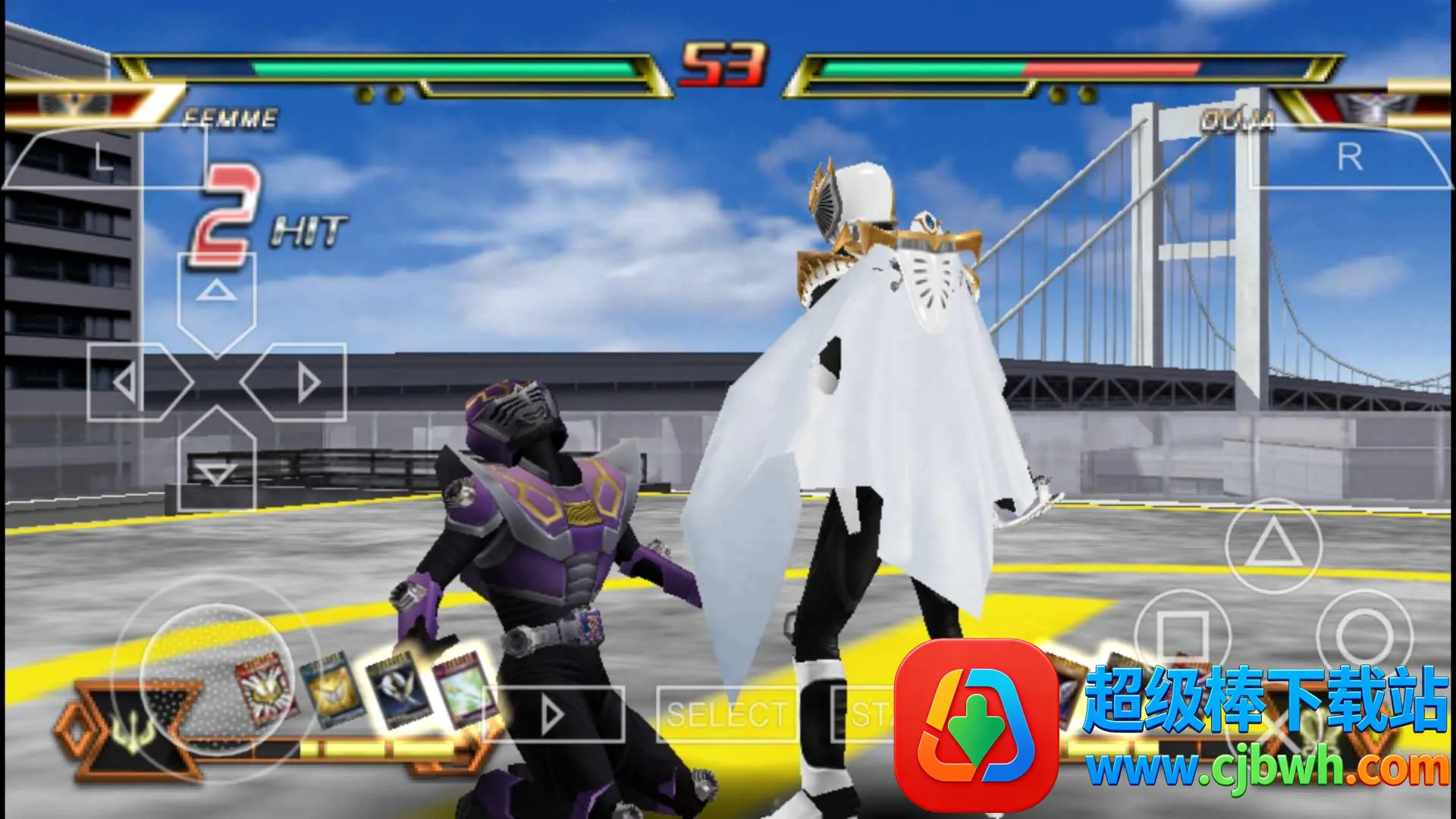The height and width of the screenshot is (819, 1456).
Task: Tap the fast-forward arrow button
Action: pyautogui.click(x=554, y=714)
